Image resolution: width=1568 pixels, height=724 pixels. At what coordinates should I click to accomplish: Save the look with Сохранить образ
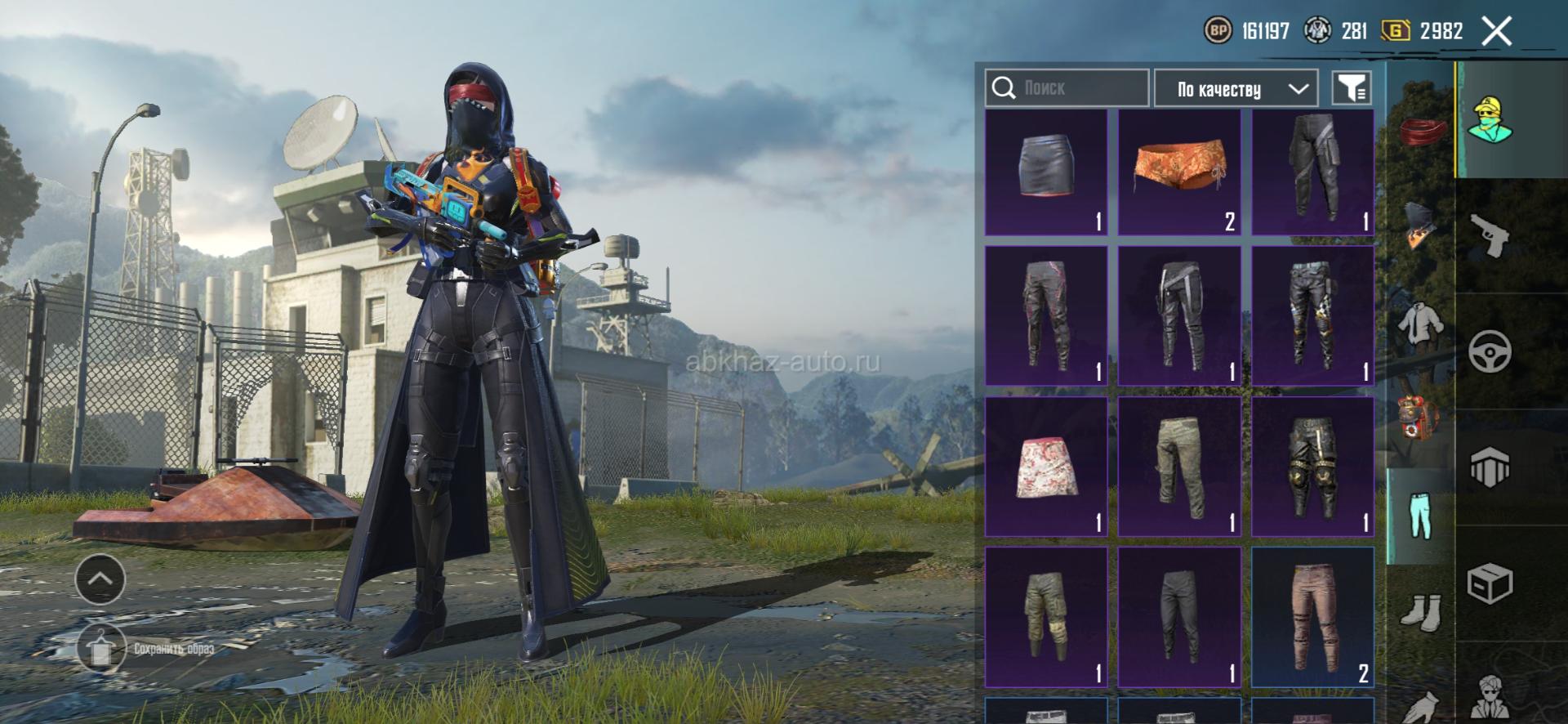pyautogui.click(x=147, y=649)
